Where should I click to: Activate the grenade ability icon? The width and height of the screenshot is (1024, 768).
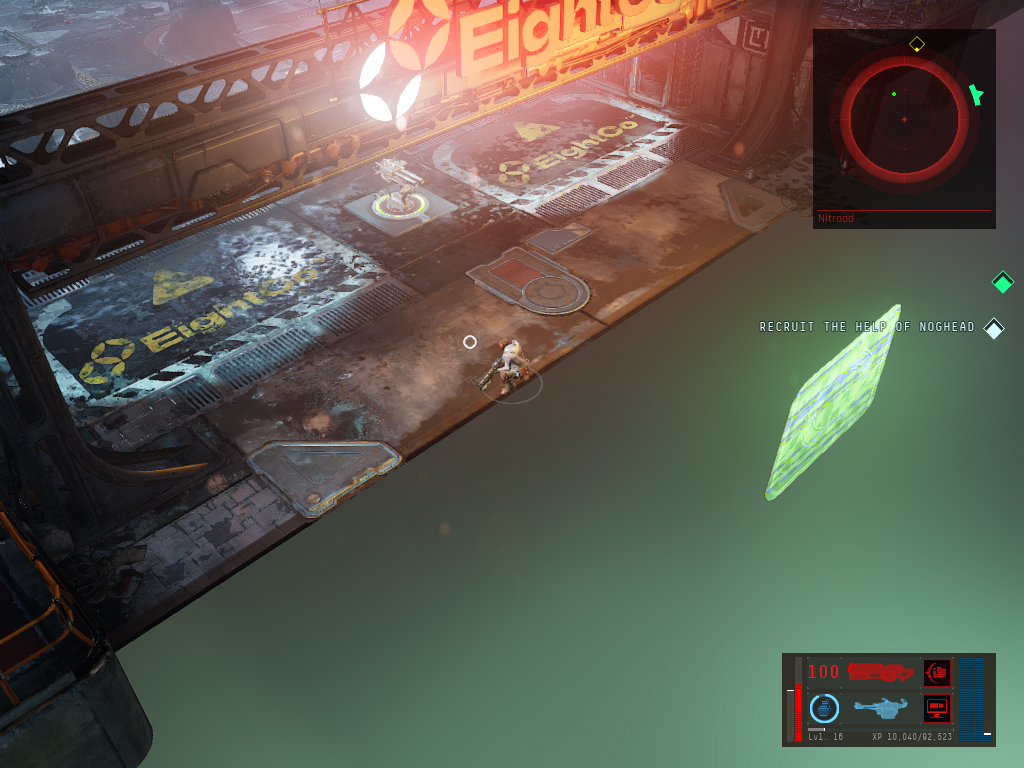824,708
